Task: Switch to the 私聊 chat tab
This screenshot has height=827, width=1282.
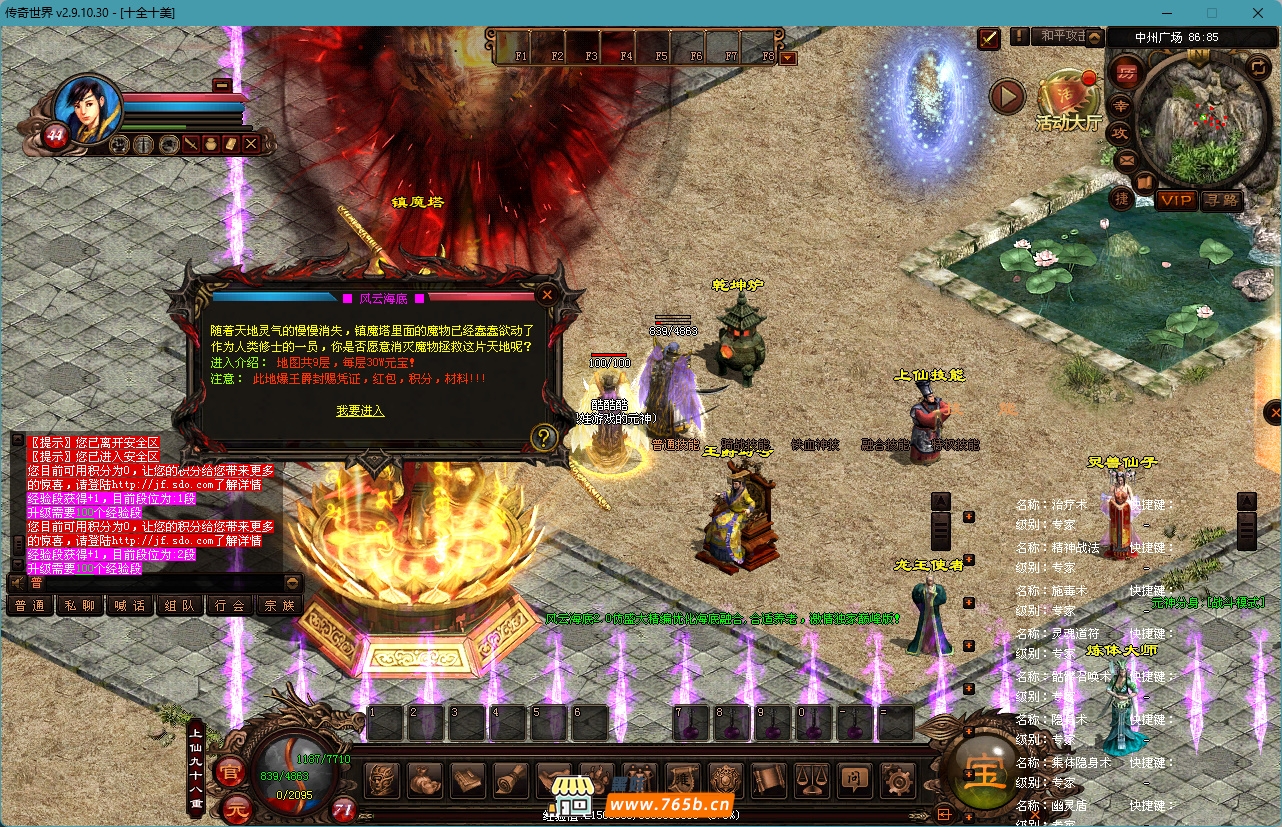Action: 80,605
